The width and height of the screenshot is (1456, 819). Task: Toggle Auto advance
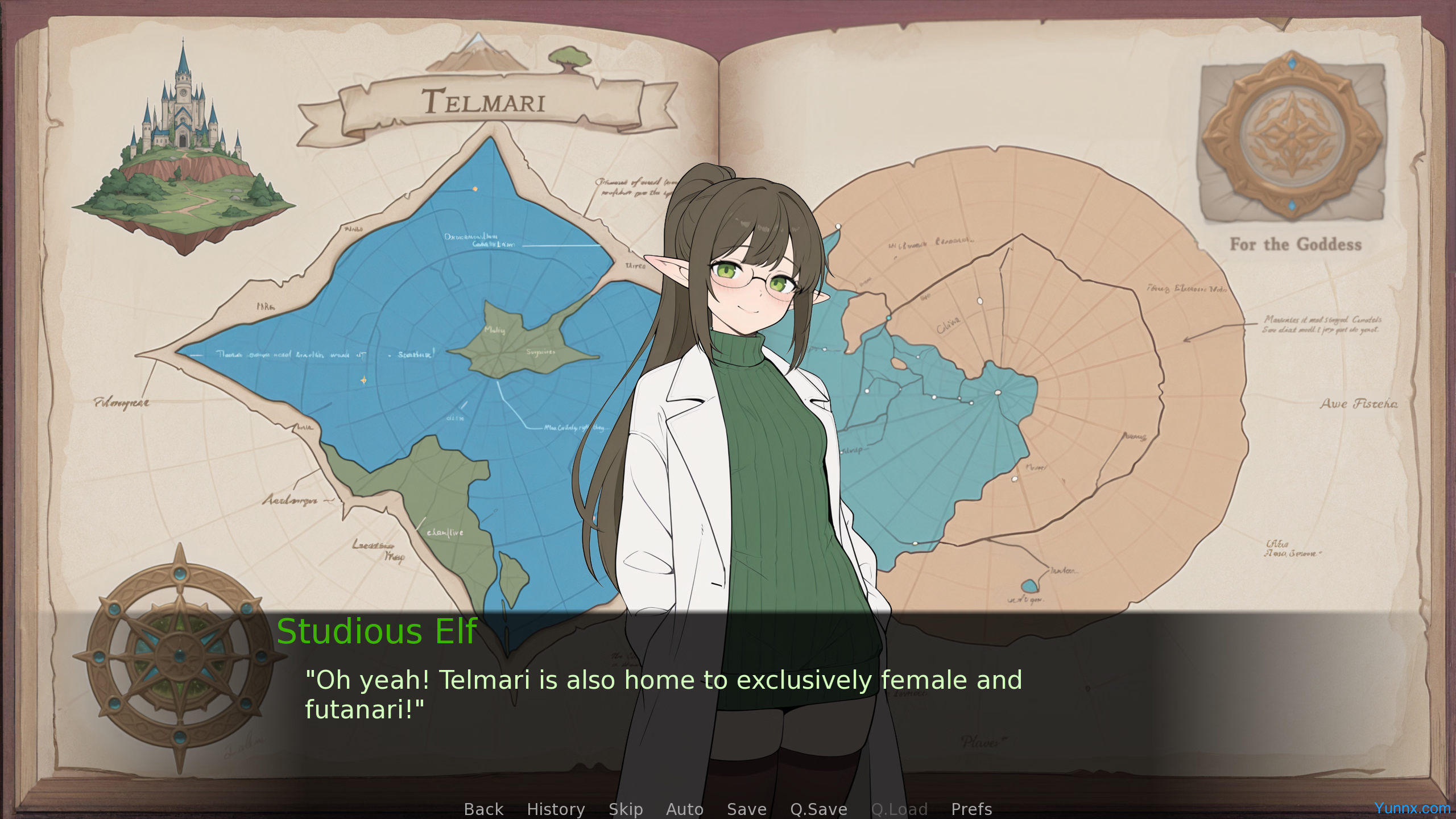(684, 809)
